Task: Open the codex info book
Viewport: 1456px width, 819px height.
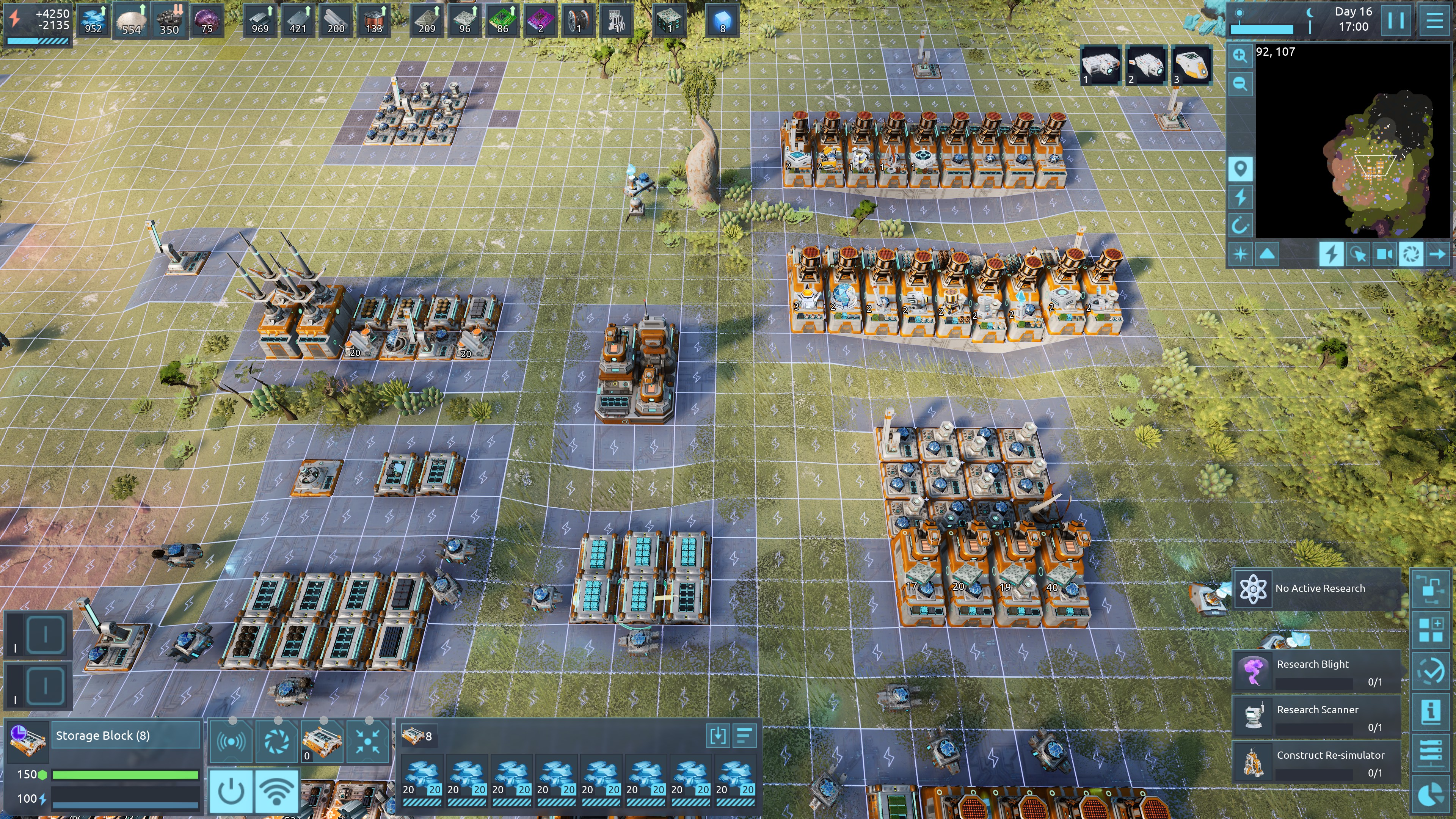Action: pyautogui.click(x=1431, y=711)
